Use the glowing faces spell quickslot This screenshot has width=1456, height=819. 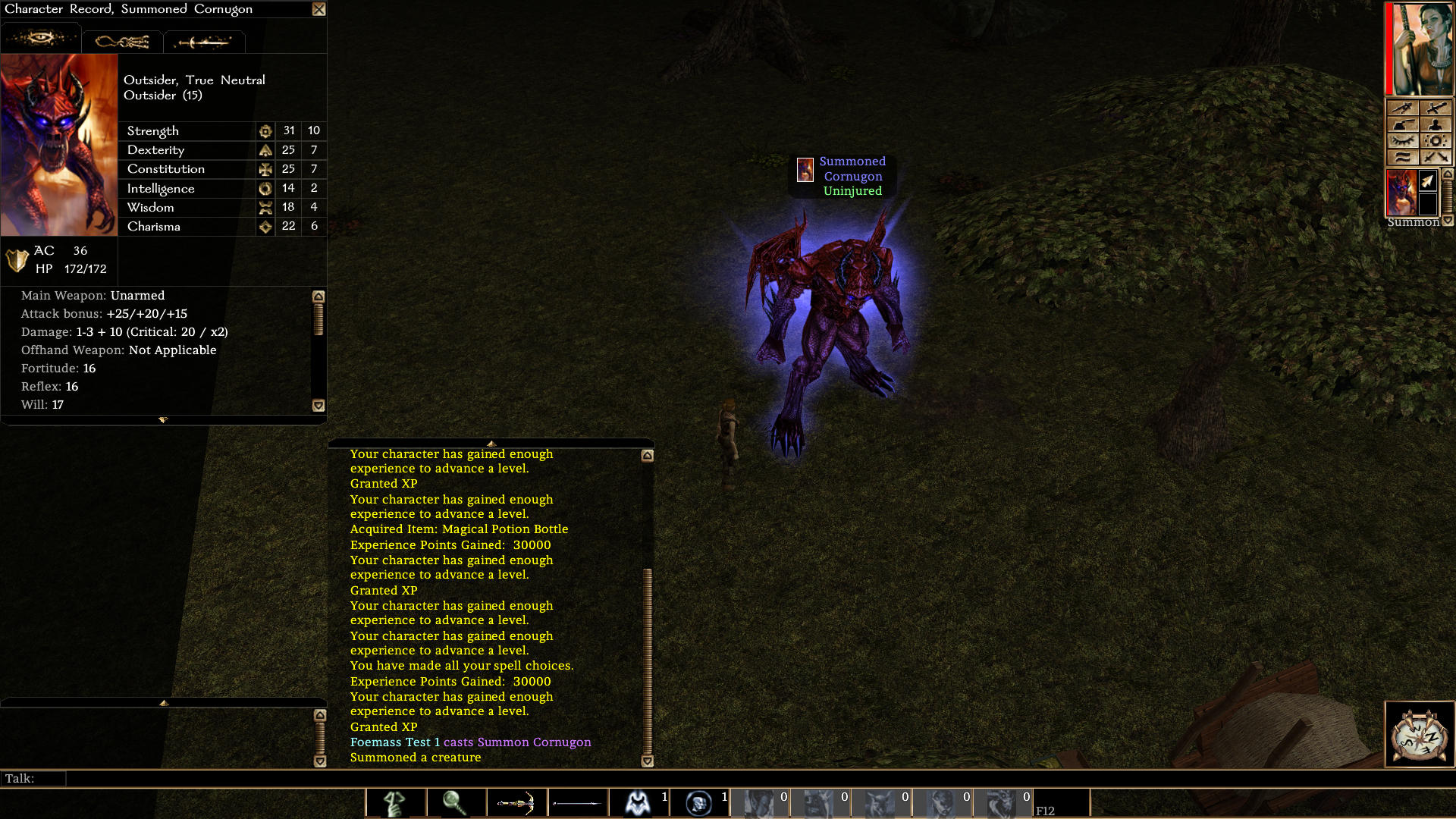[x=698, y=802]
